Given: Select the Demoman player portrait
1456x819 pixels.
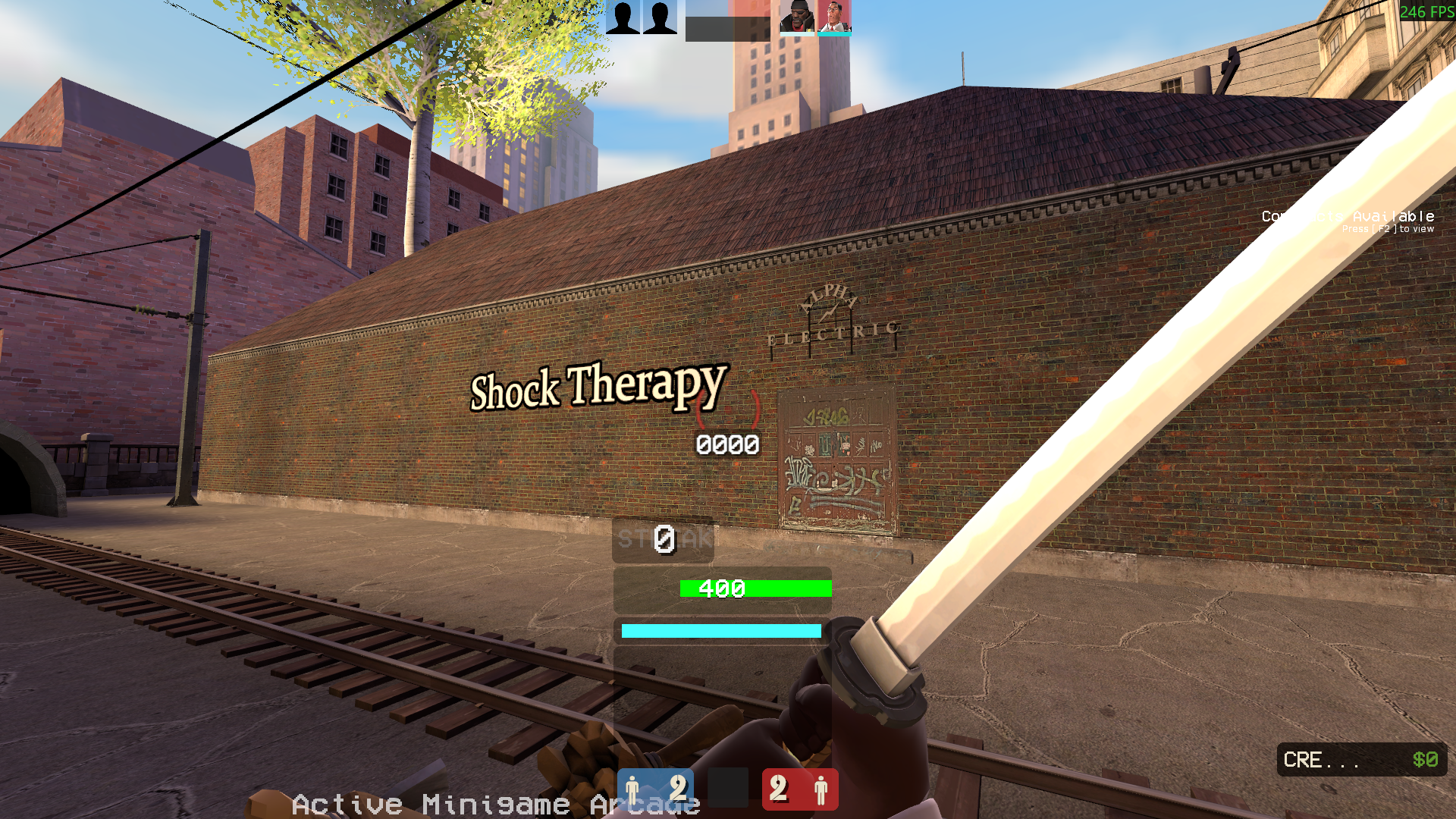Looking at the screenshot, I should 797,17.
